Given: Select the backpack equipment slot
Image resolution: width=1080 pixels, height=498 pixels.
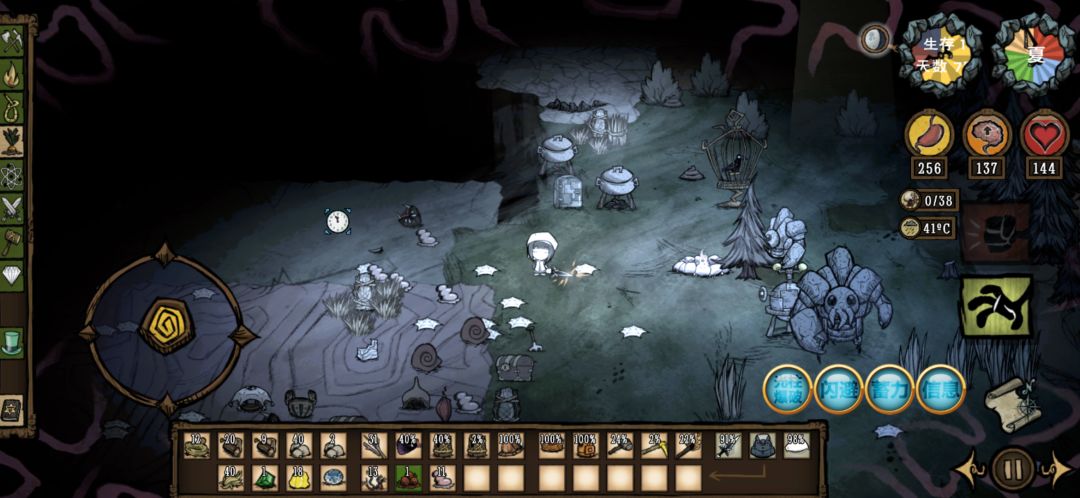Looking at the screenshot, I should (x=763, y=445).
